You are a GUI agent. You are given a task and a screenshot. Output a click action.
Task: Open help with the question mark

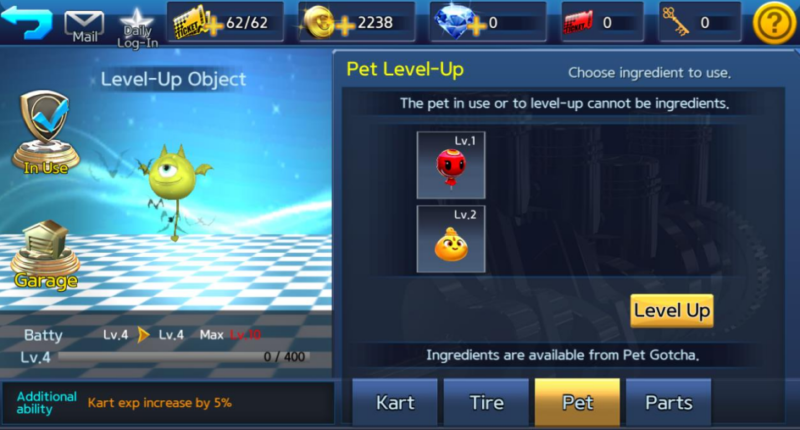(x=773, y=23)
